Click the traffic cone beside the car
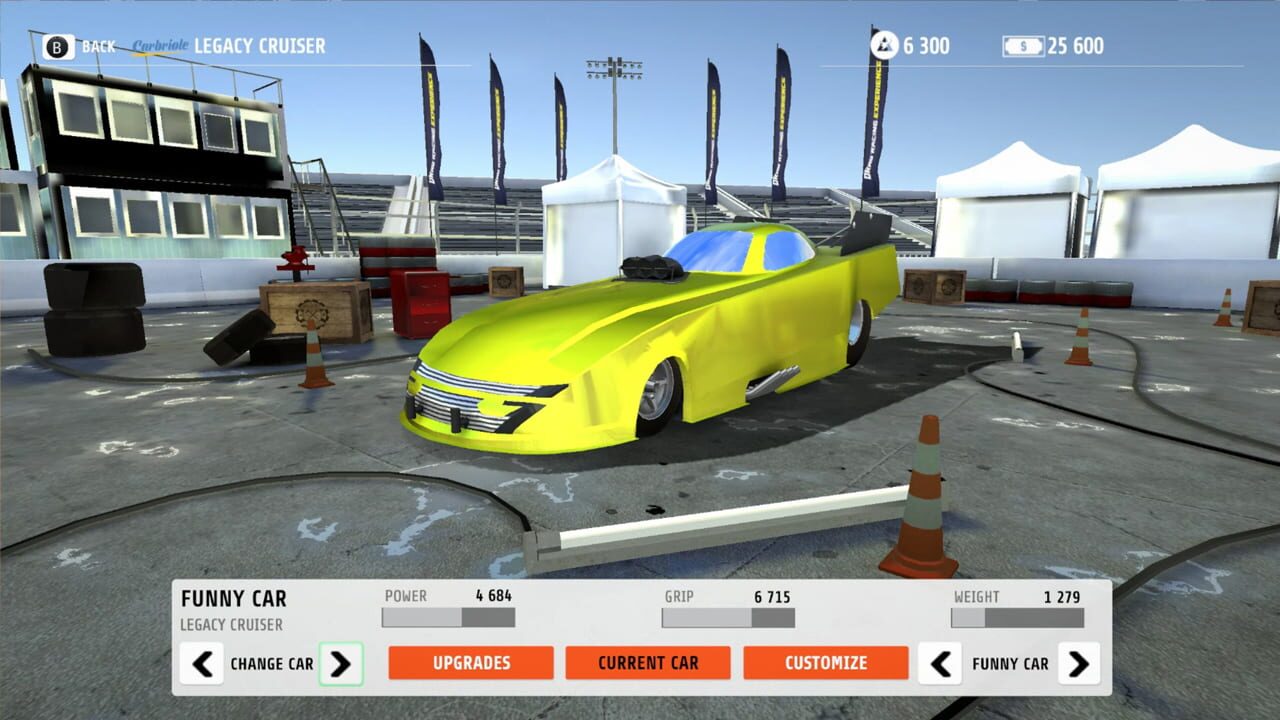Screen dimensions: 1280x720 coord(919,490)
